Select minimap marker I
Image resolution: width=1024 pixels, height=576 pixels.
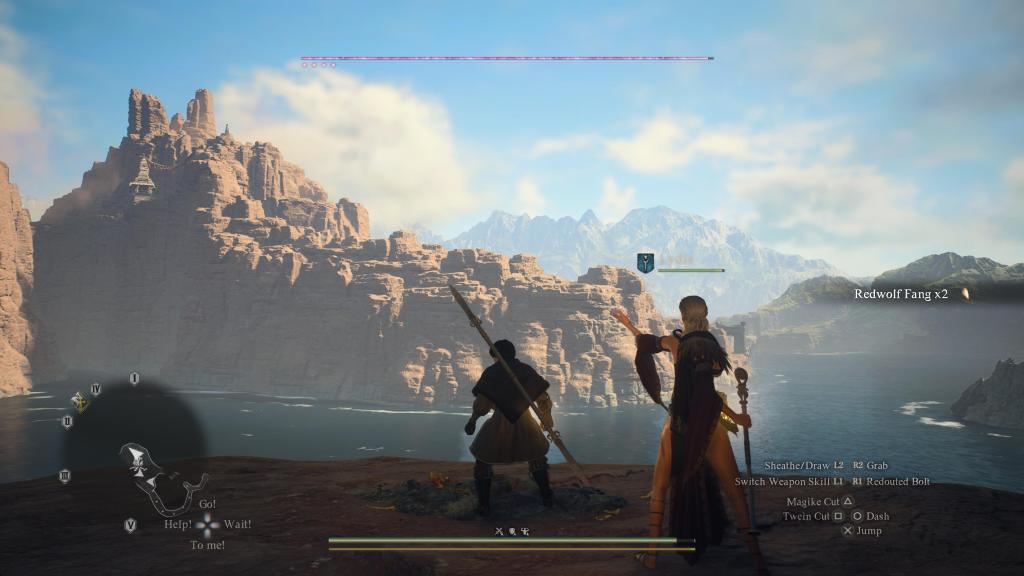(x=134, y=378)
